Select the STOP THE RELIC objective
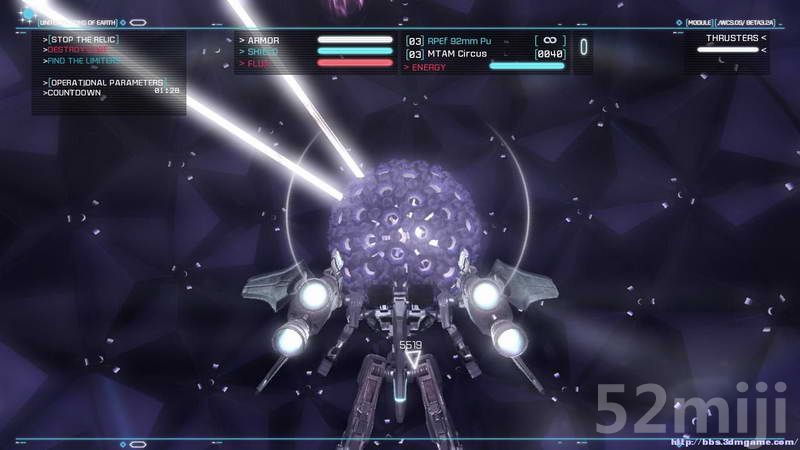800x450 pixels. tap(82, 38)
